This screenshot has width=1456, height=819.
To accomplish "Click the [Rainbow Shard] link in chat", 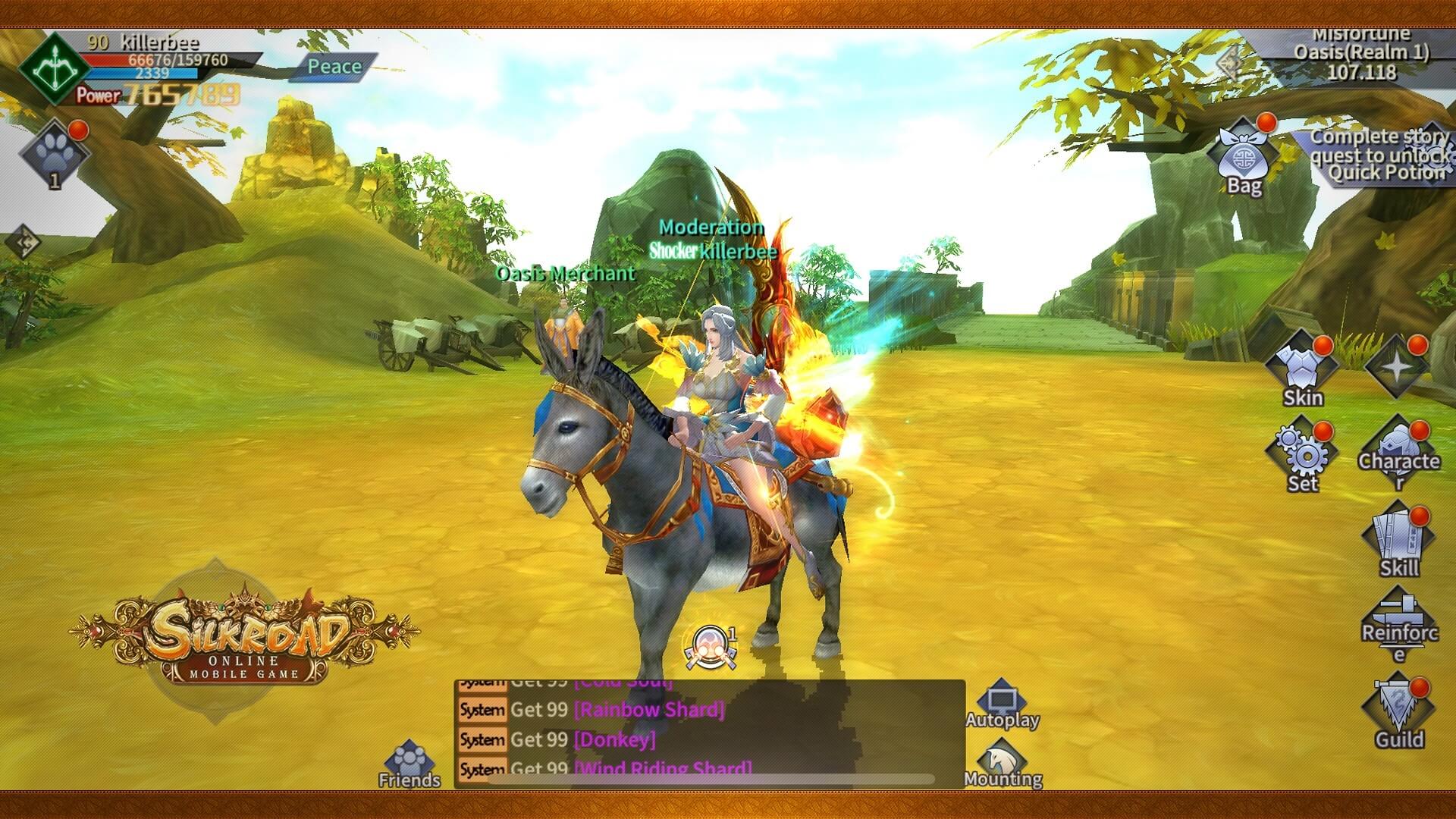I will point(649,710).
